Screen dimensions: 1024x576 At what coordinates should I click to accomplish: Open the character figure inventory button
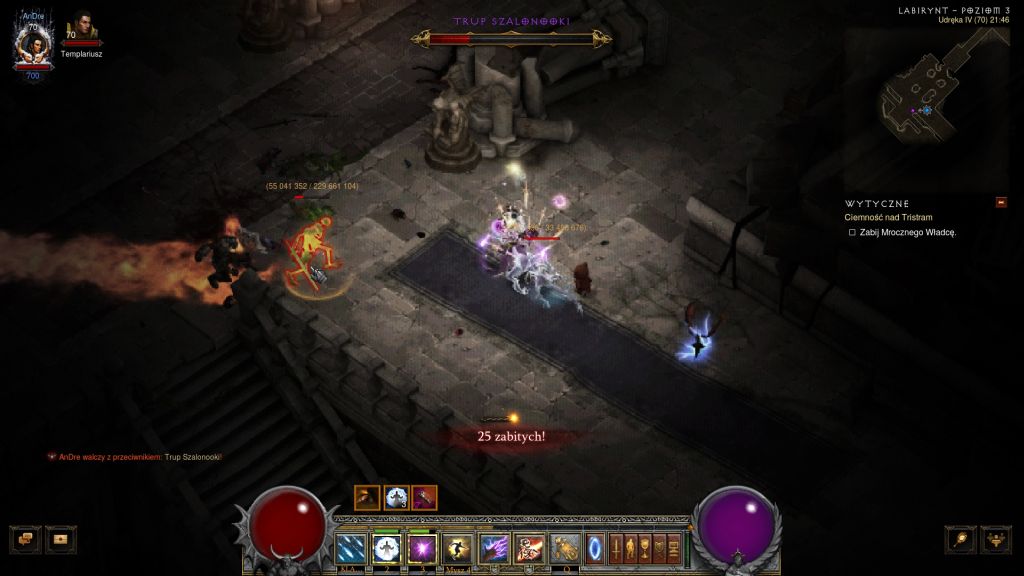(630, 548)
